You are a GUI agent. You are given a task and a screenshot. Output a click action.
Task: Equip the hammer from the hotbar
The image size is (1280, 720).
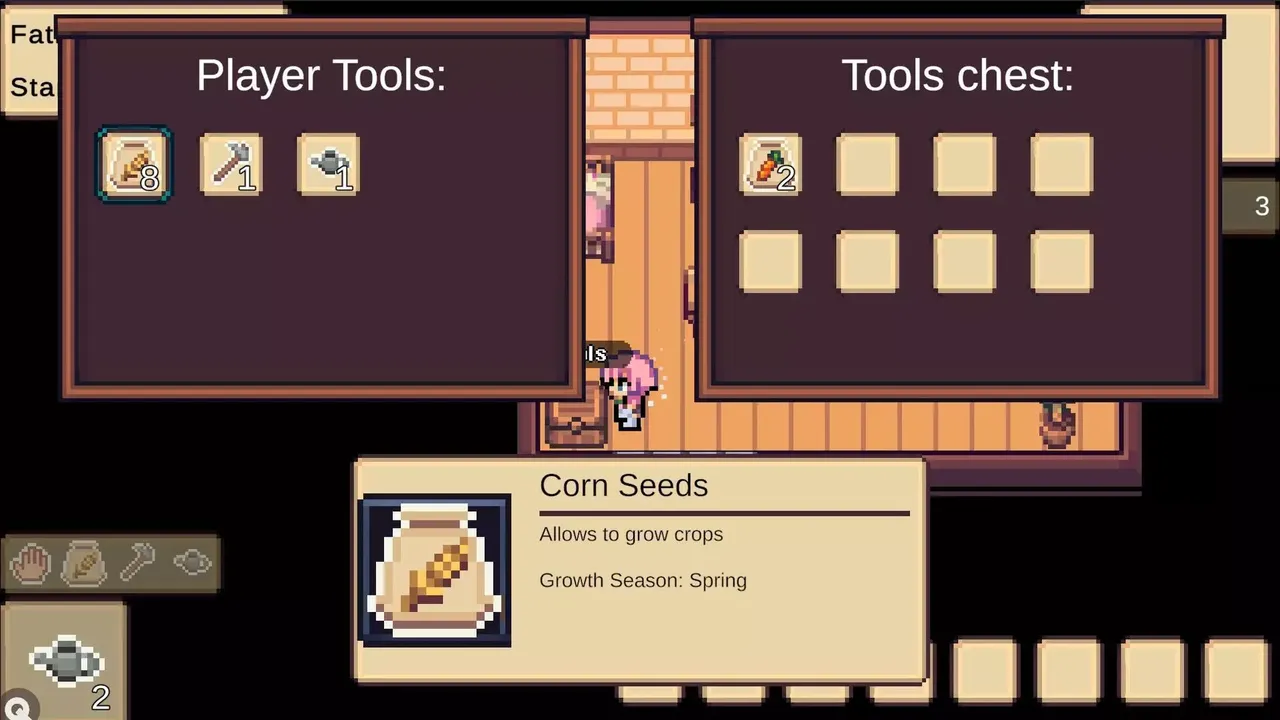tap(138, 563)
